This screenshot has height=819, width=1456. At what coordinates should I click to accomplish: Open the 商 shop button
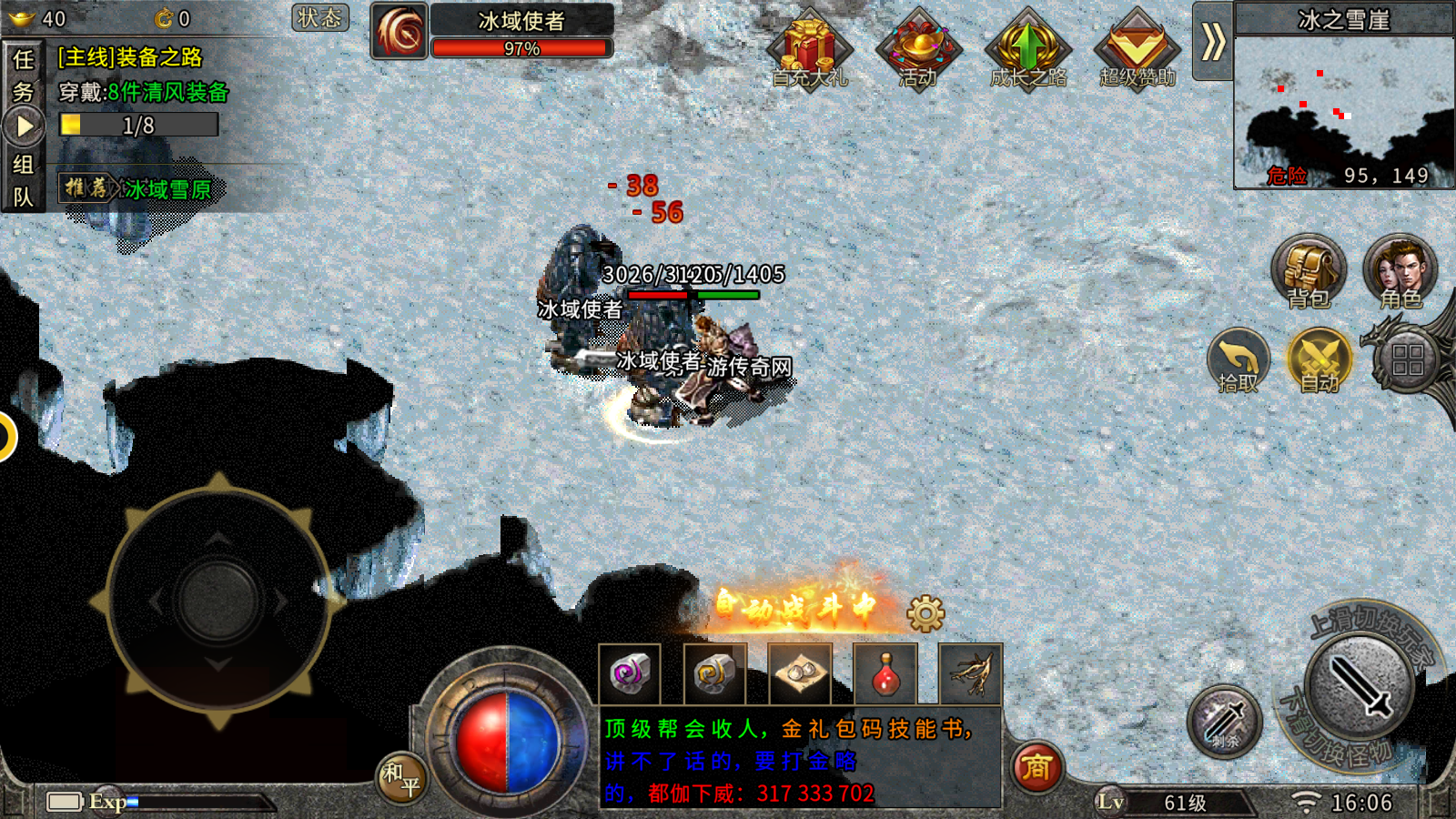click(x=1036, y=767)
